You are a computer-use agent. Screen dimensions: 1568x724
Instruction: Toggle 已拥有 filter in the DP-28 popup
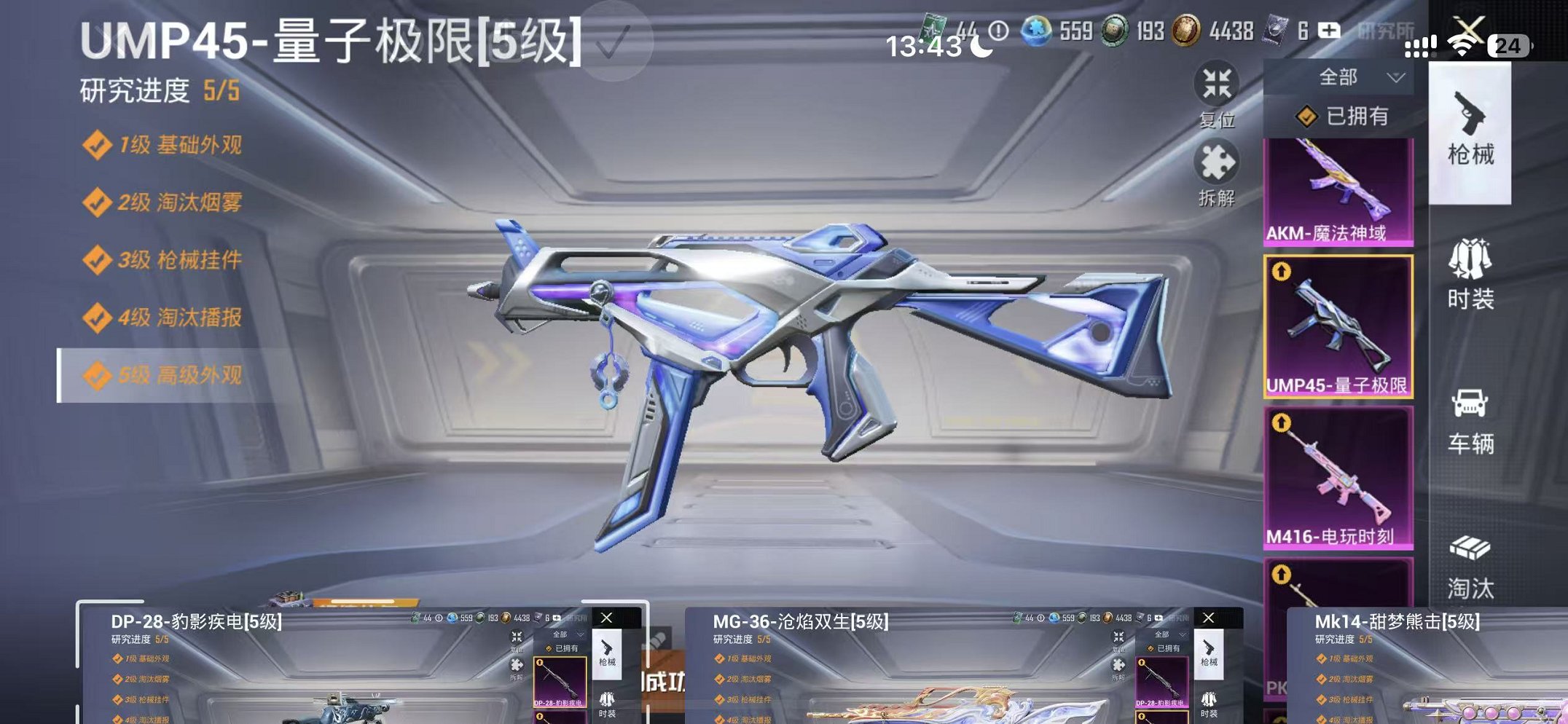point(565,648)
